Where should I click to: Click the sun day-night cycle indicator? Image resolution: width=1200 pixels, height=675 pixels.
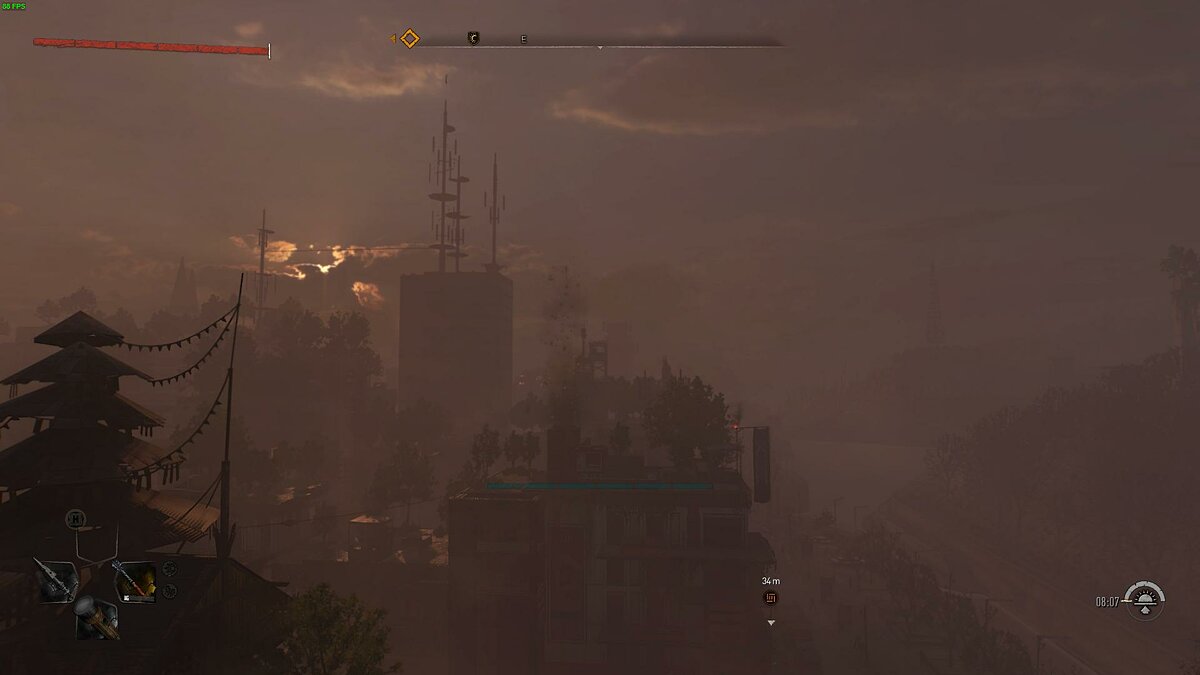point(1143,600)
